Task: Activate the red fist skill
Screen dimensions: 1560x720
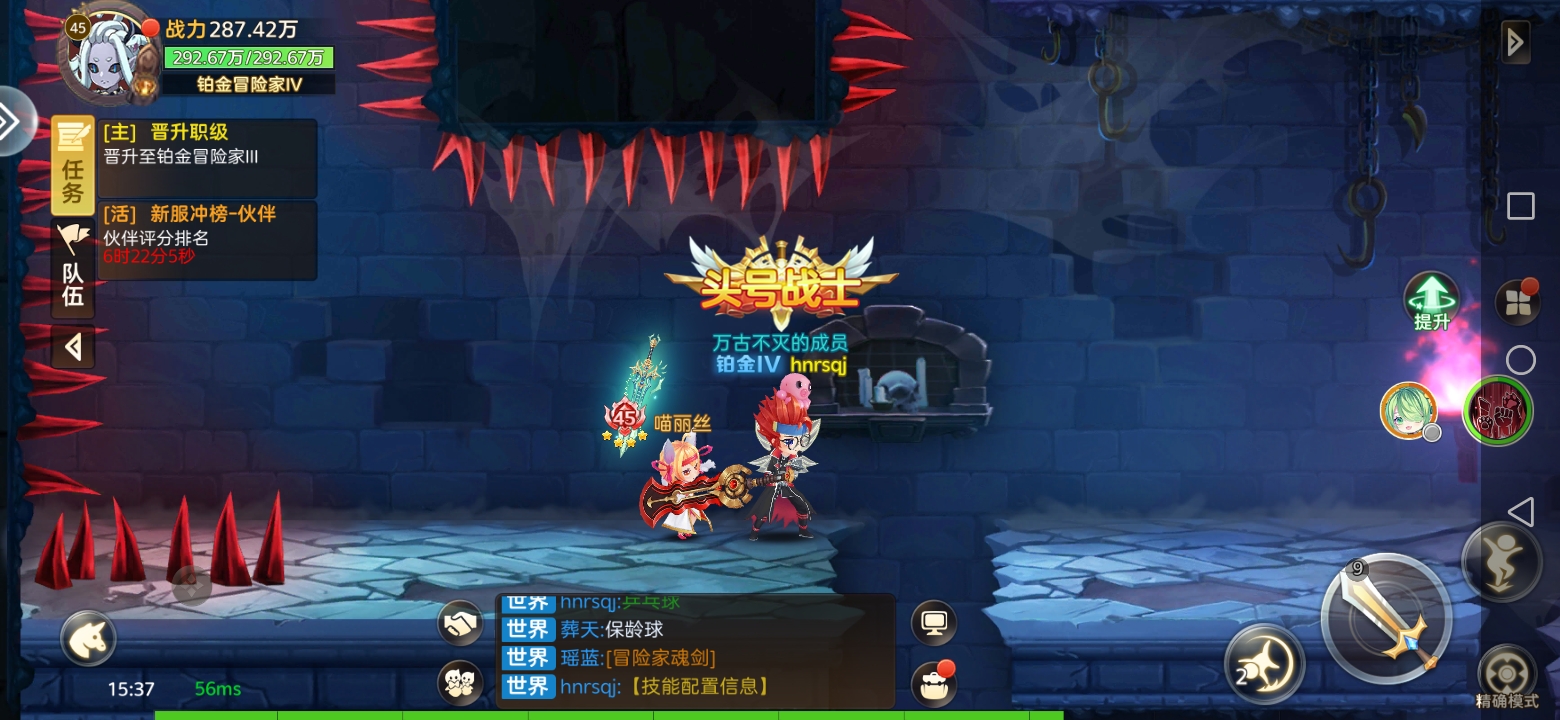Action: tap(1497, 410)
